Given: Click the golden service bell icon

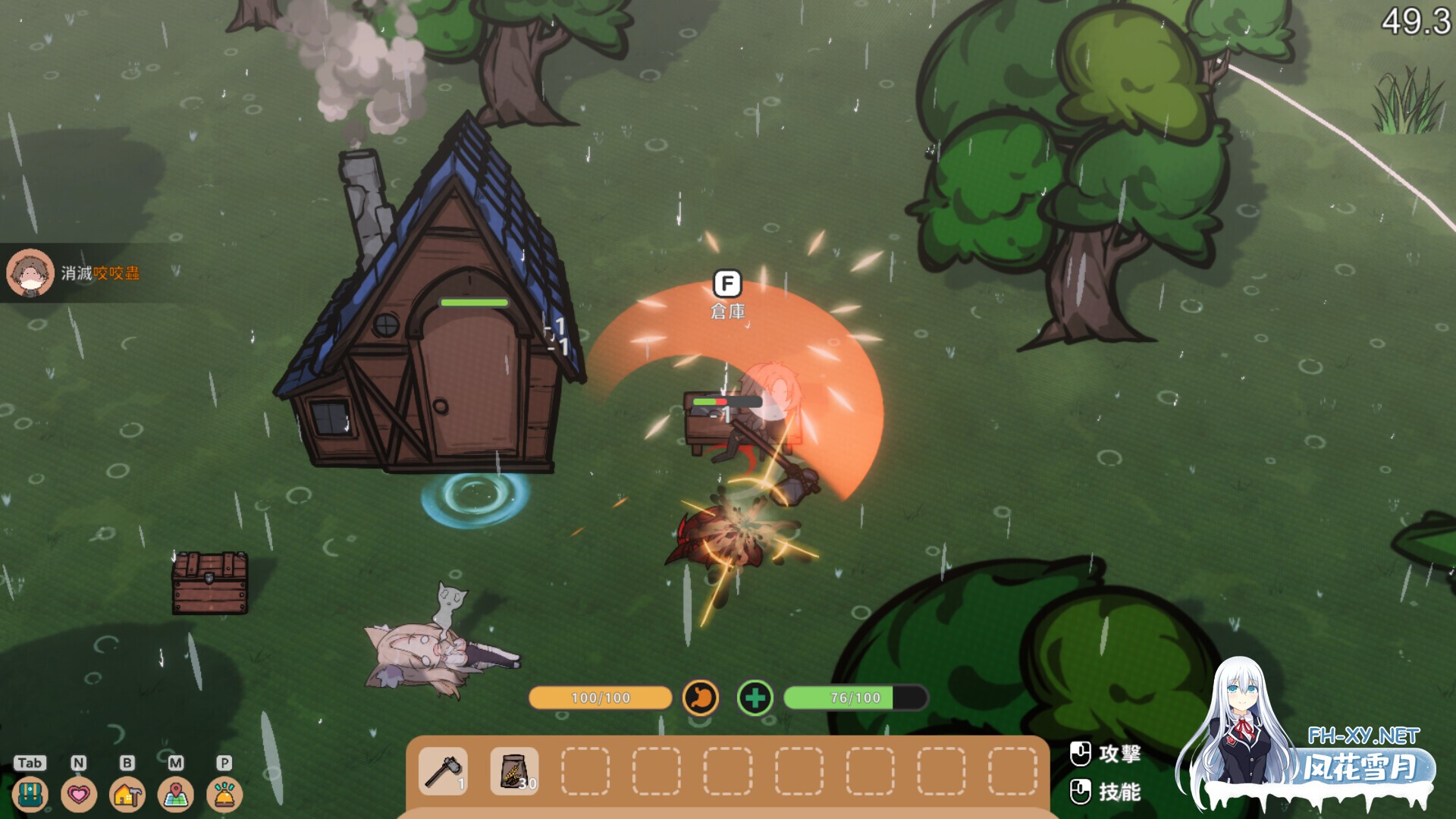Looking at the screenshot, I should 224,794.
